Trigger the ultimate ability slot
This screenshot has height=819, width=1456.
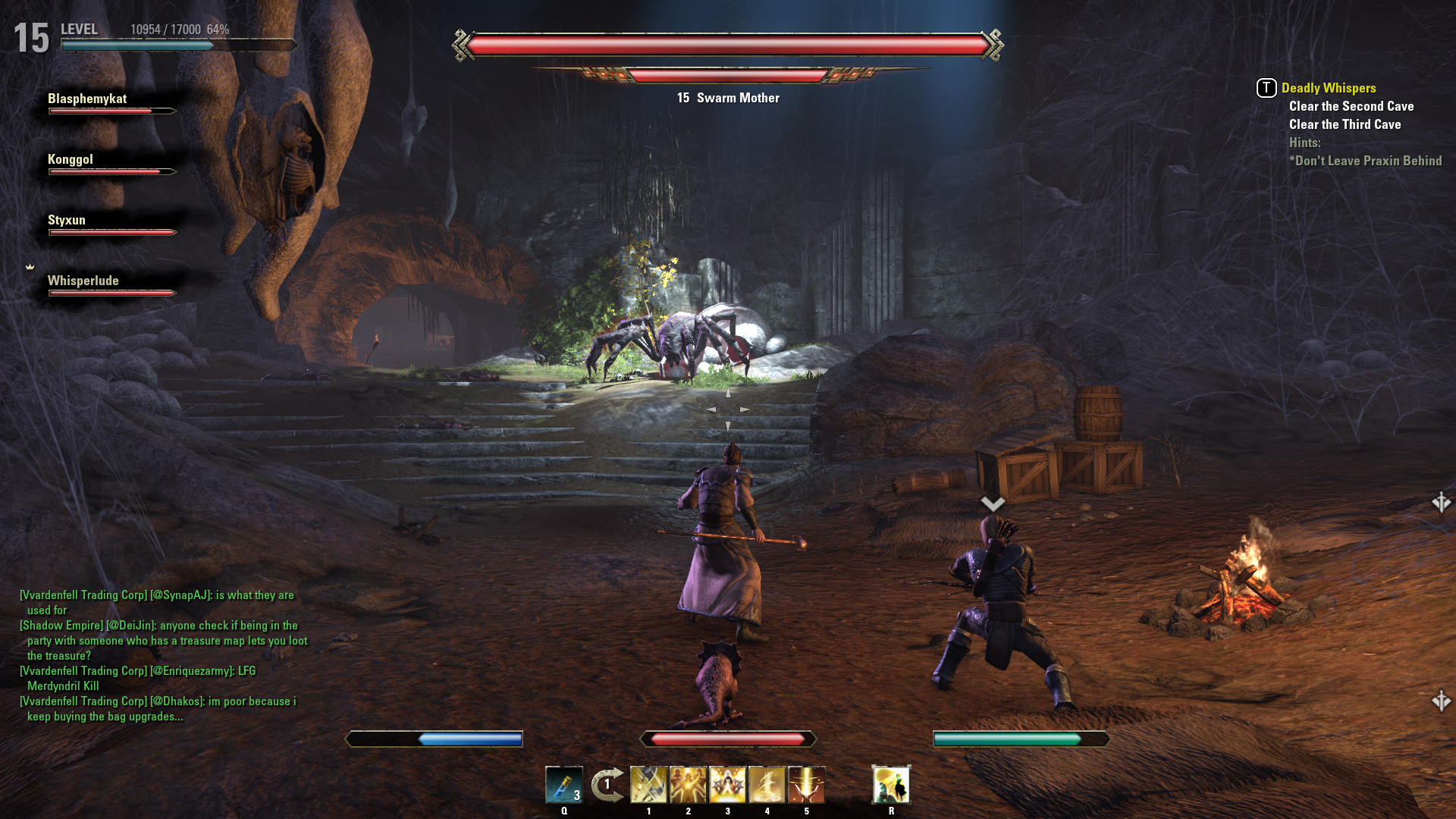click(891, 785)
